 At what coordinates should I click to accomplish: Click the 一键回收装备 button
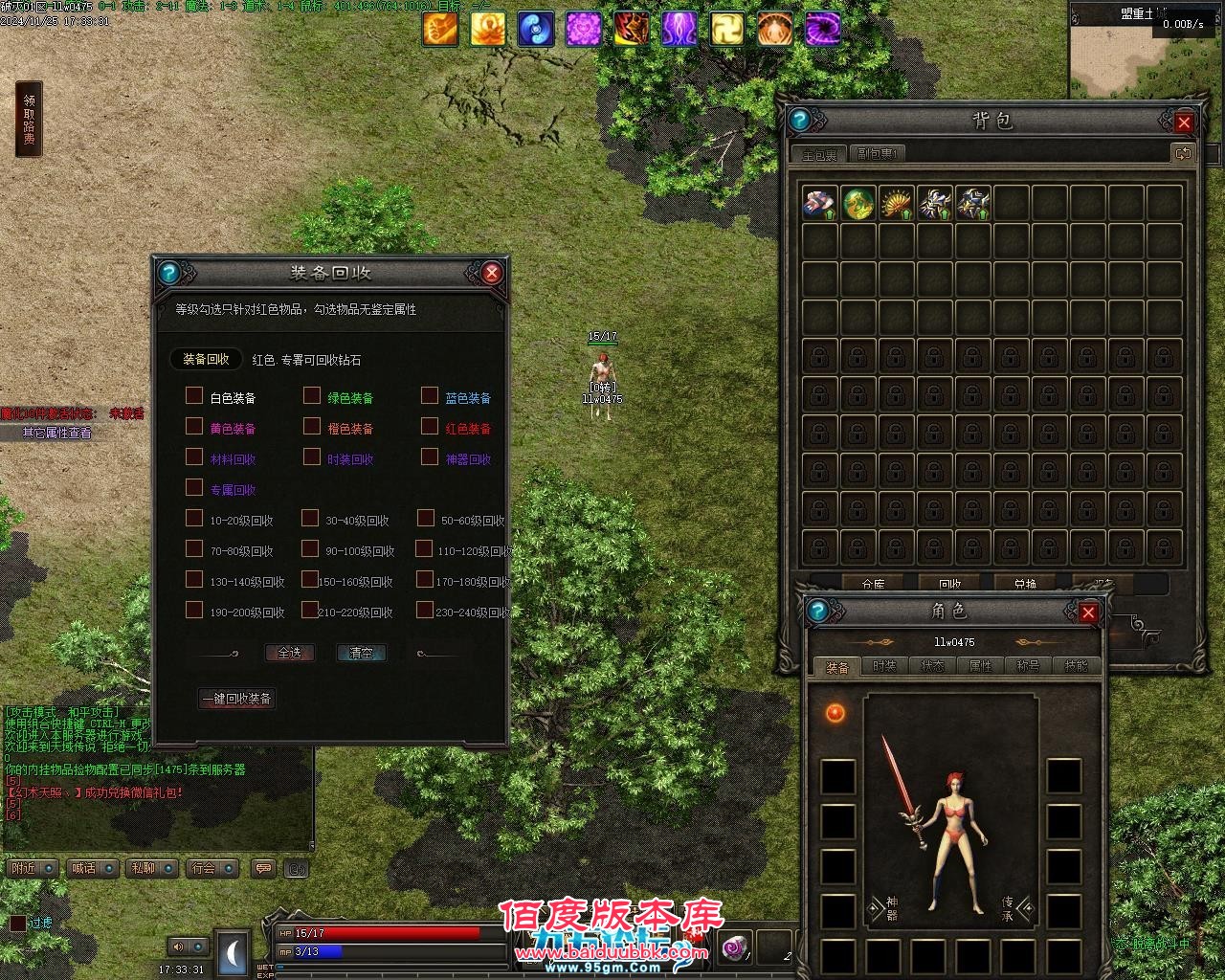(x=236, y=699)
